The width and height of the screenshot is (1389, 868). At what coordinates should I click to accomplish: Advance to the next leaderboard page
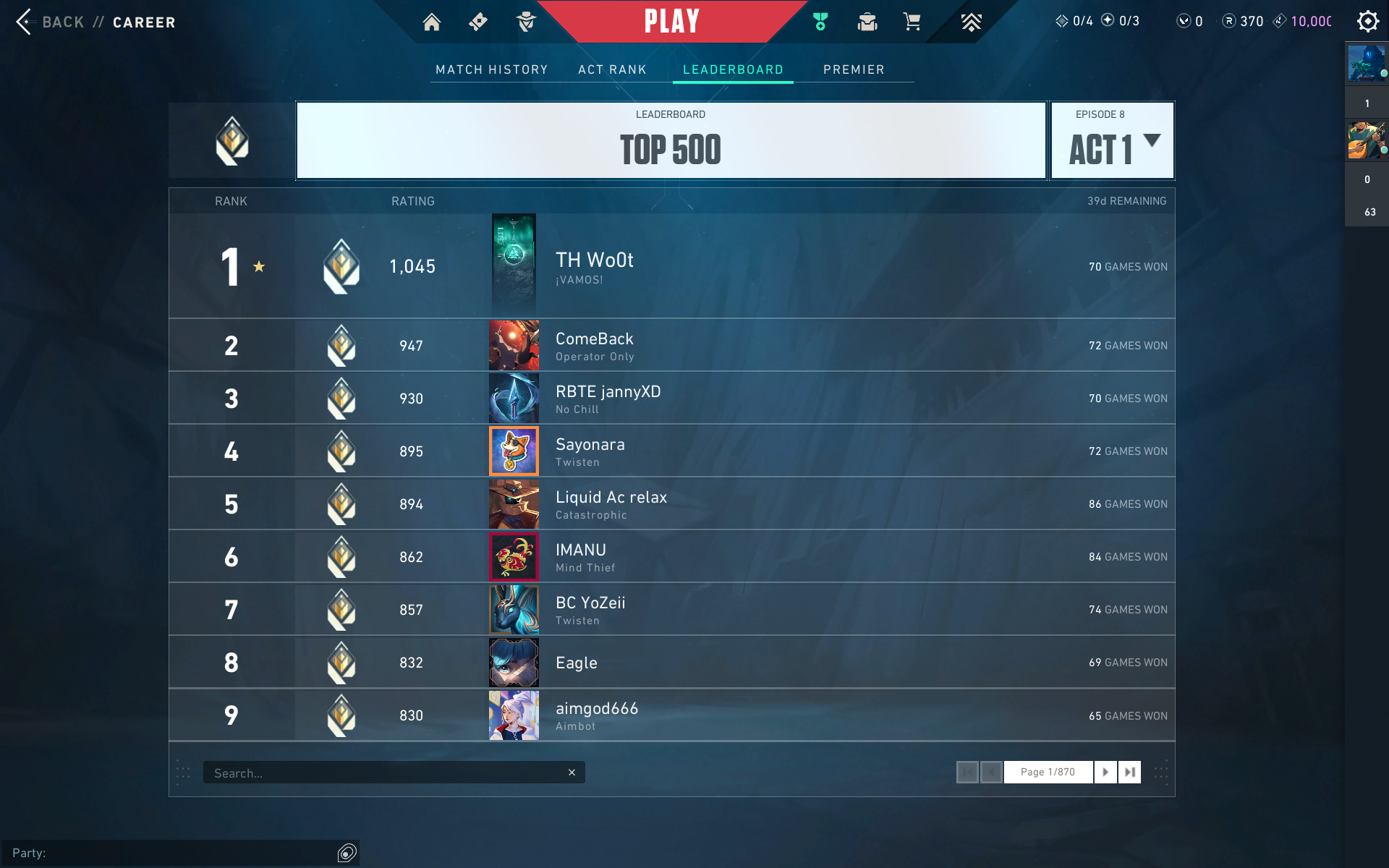click(1105, 772)
